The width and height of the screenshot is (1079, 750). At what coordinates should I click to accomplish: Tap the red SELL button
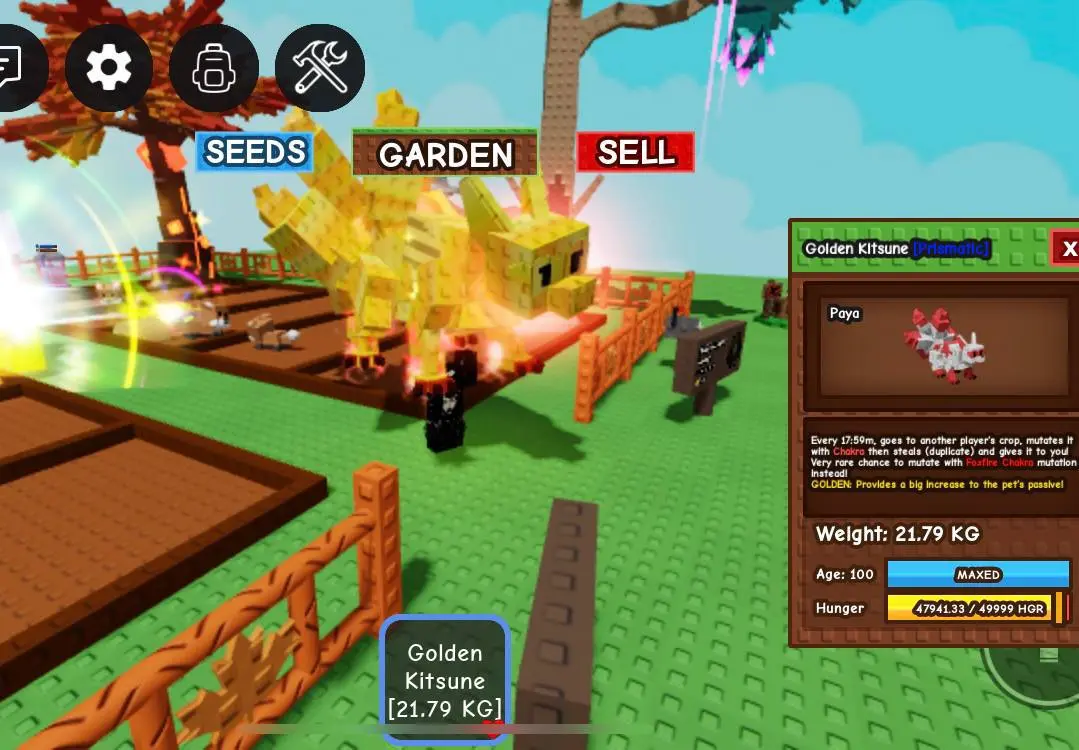pyautogui.click(x=635, y=152)
